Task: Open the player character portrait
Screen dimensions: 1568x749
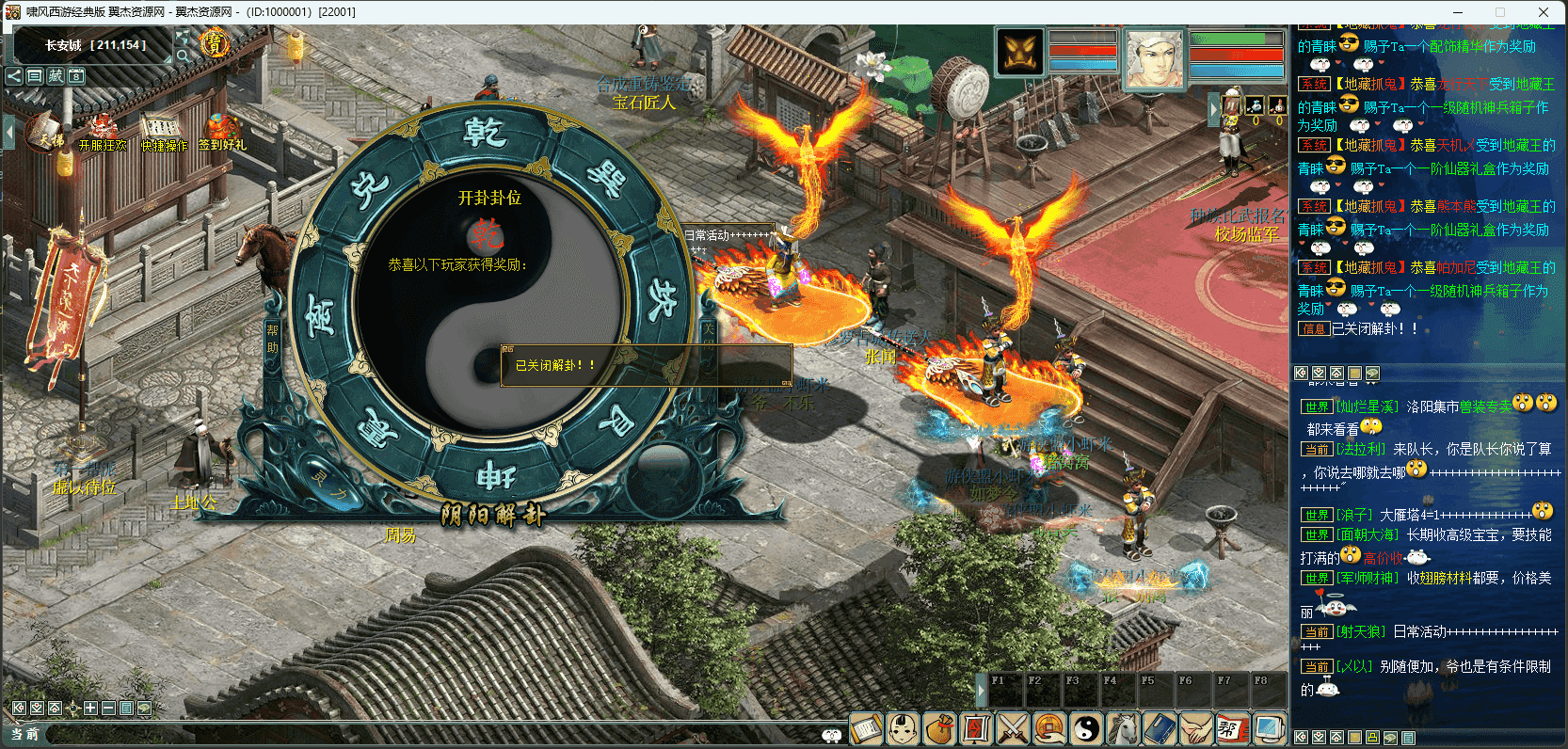Action: 1155,58
